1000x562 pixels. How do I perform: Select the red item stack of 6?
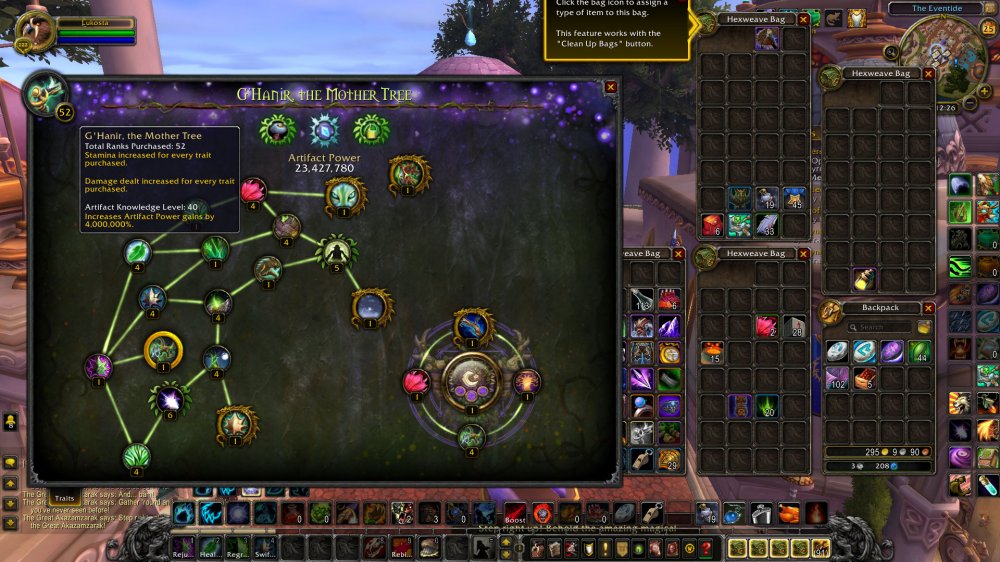tap(712, 225)
